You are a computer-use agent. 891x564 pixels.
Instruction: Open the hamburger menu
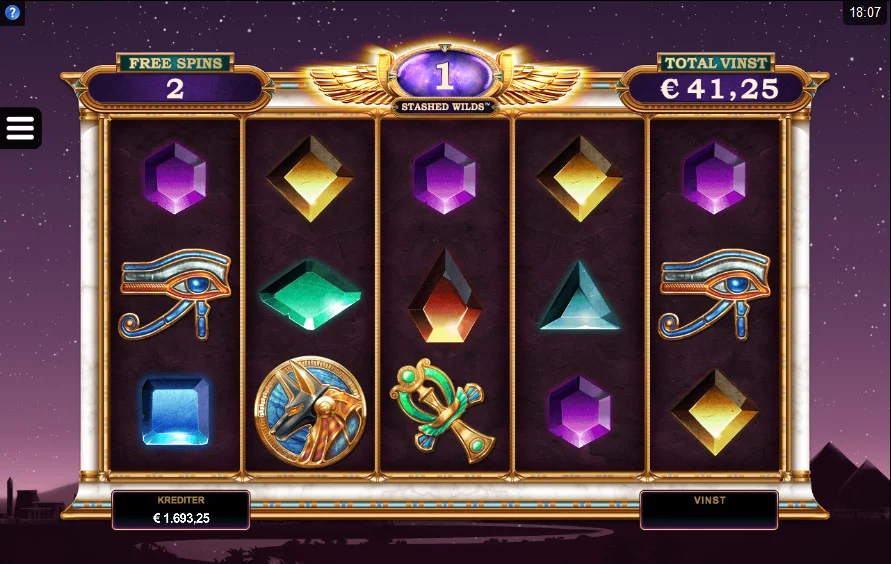coord(20,128)
